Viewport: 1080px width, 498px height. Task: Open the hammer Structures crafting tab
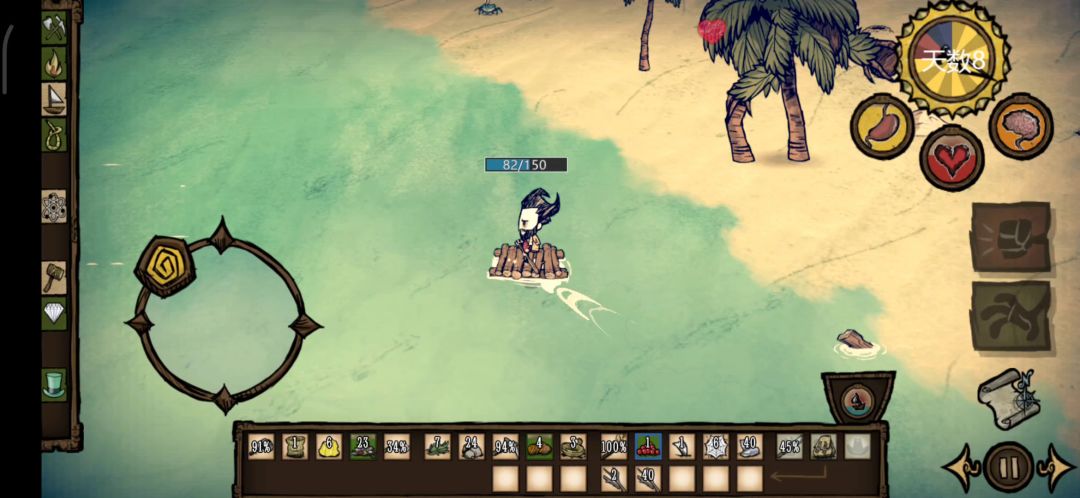point(53,277)
